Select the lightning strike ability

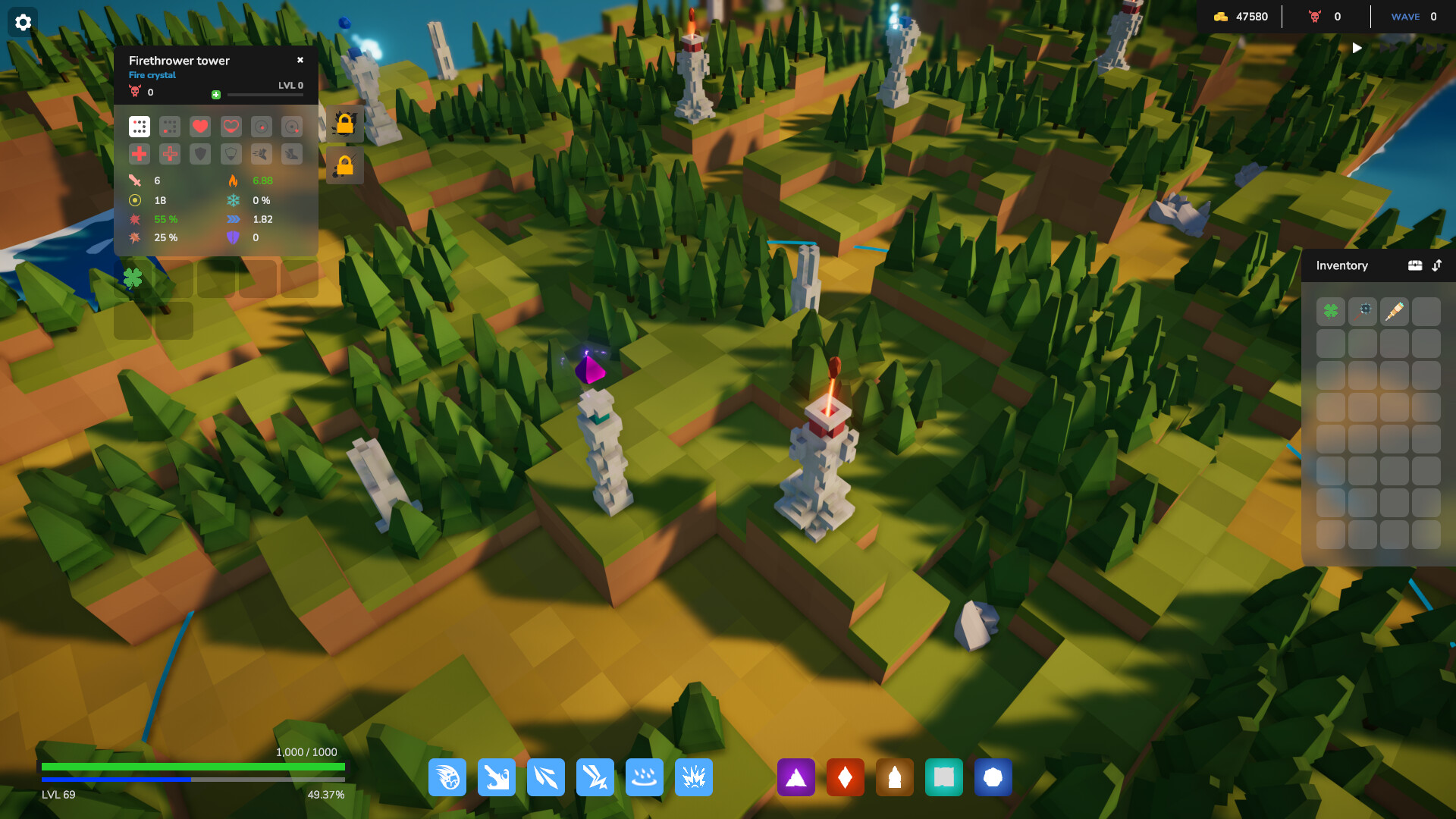tap(595, 777)
